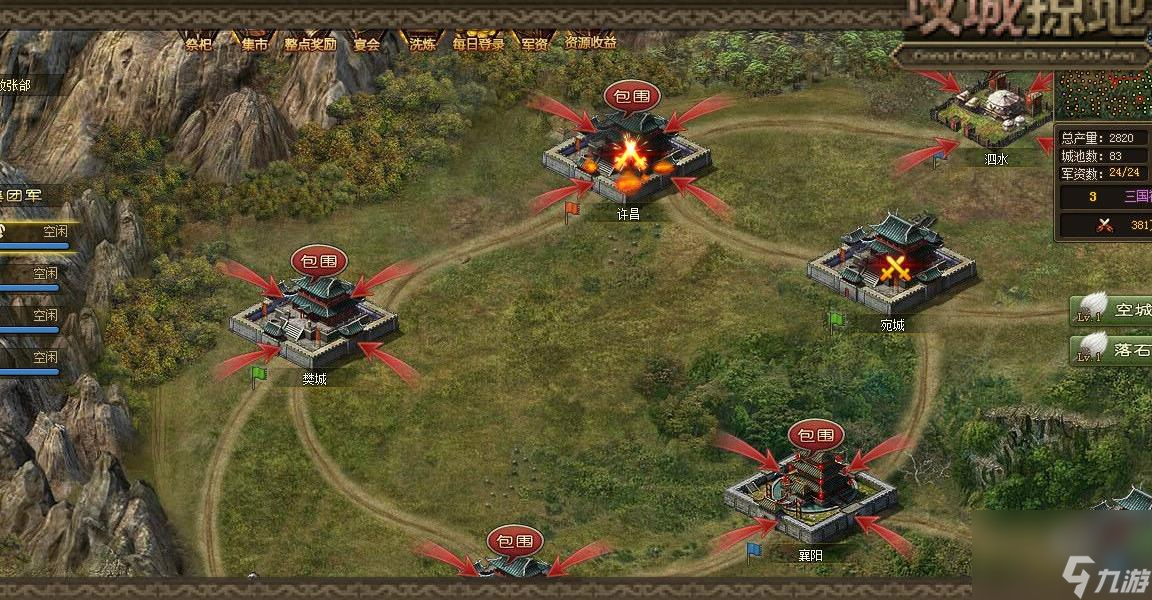1152x600 pixels.
Task: Open the 集市 market menu
Action: (254, 42)
